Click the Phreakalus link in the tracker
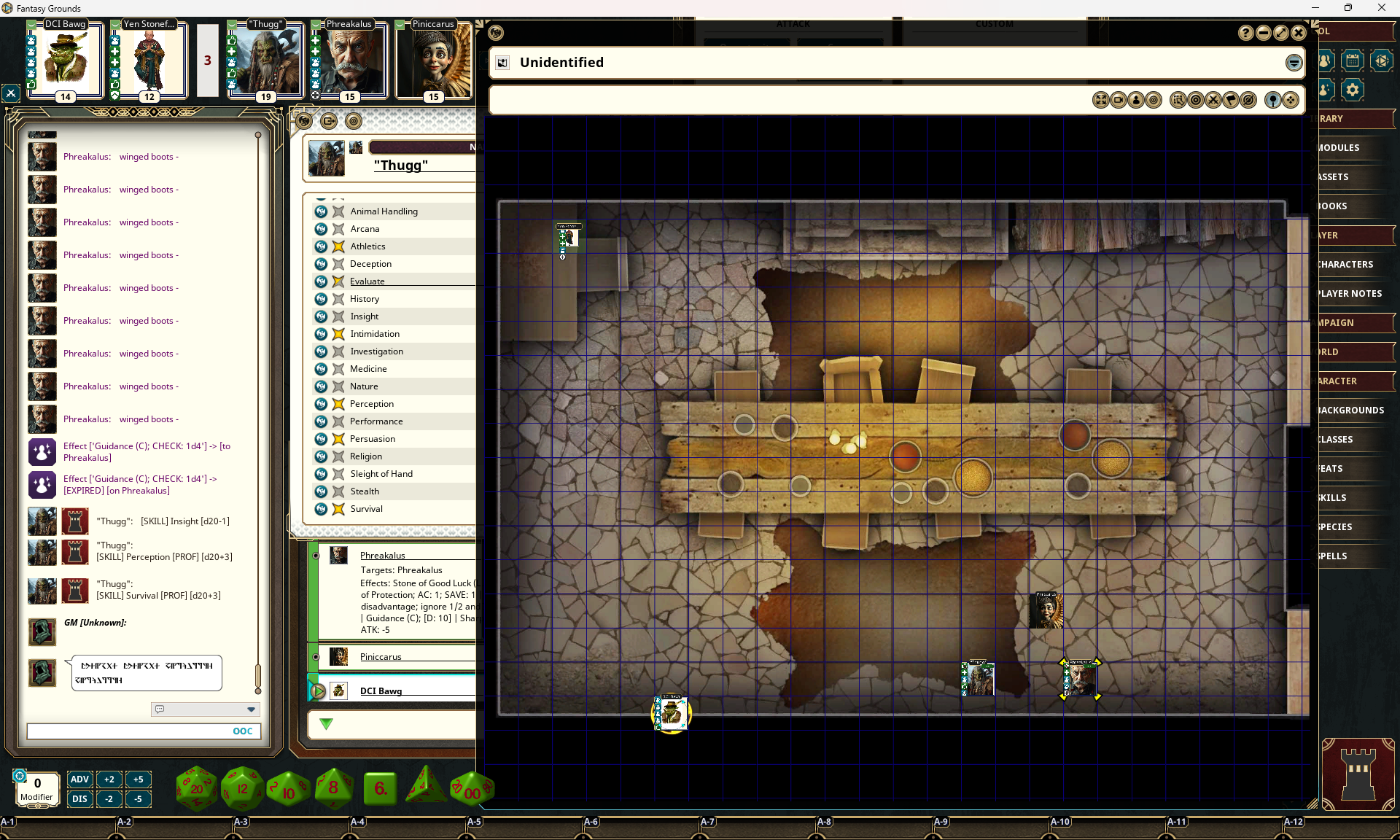 (382, 555)
